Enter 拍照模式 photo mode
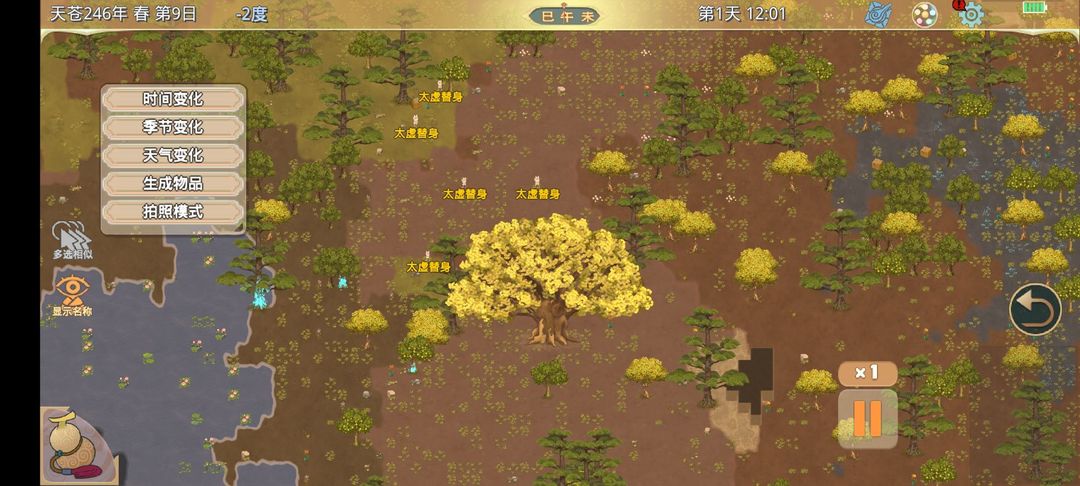The image size is (1080, 486). tap(173, 211)
